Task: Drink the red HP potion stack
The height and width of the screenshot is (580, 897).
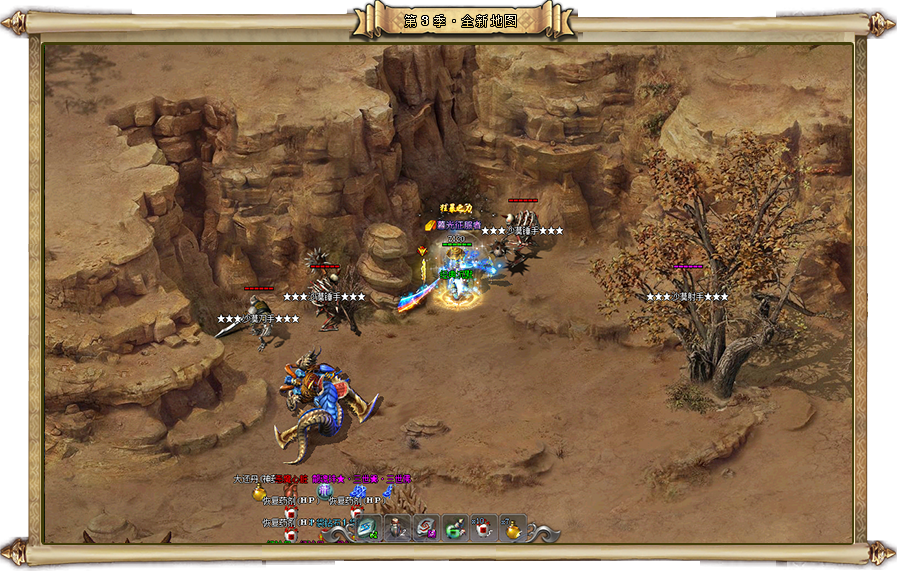Action: coord(484,529)
